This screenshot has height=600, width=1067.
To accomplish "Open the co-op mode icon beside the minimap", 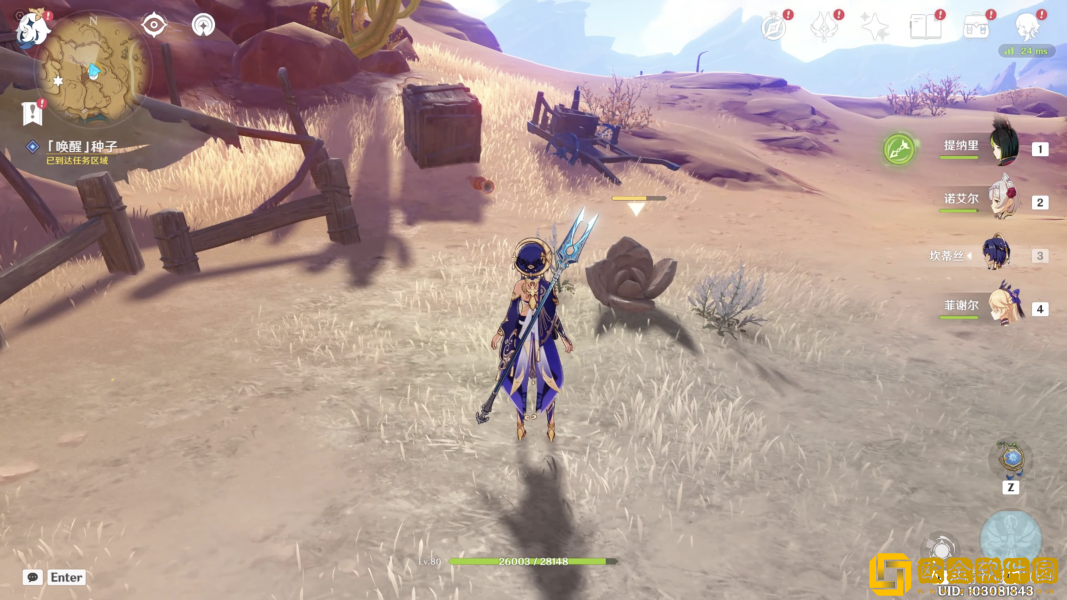I will pos(203,25).
